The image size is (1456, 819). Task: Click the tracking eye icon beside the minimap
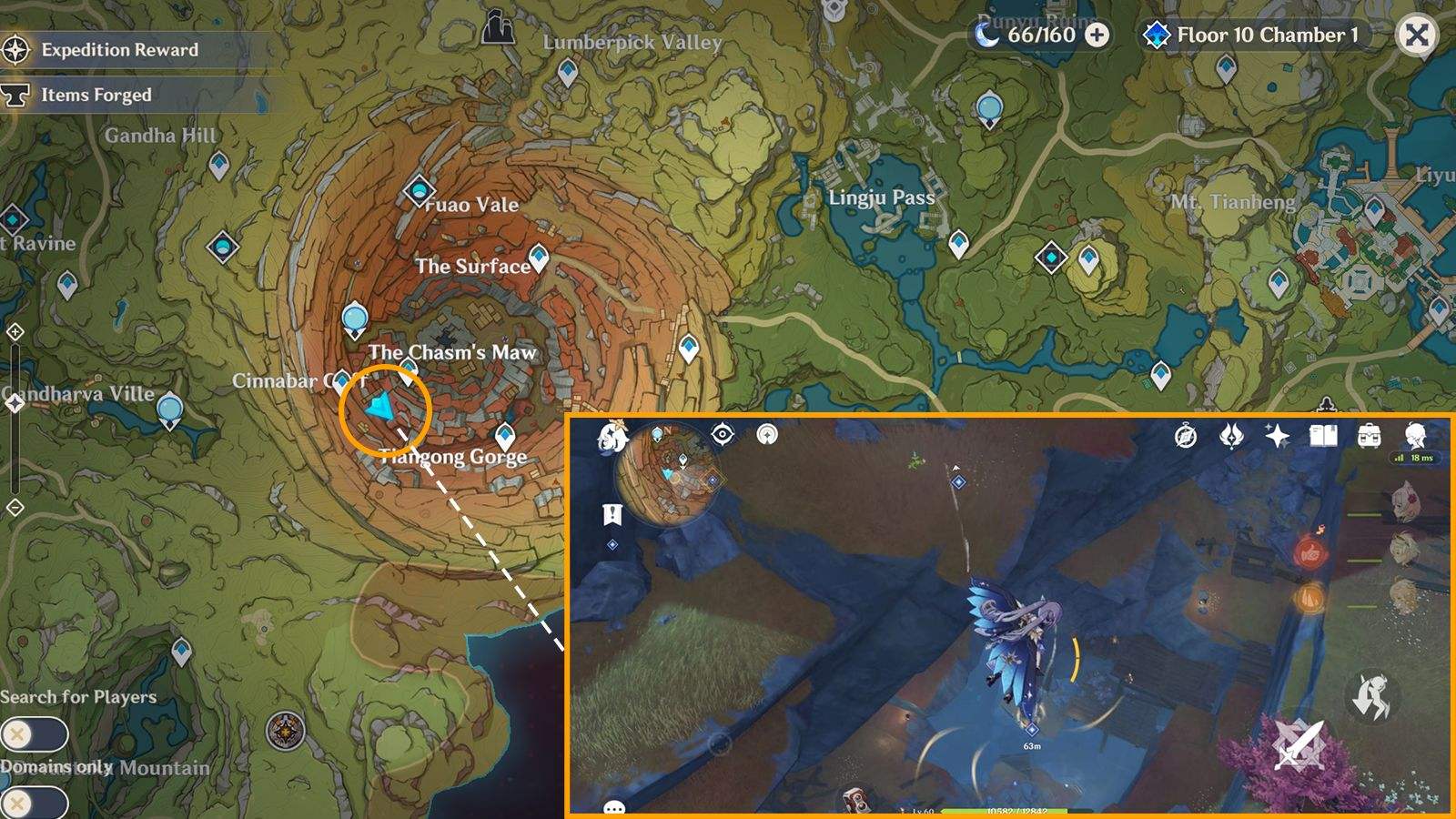pos(722,435)
